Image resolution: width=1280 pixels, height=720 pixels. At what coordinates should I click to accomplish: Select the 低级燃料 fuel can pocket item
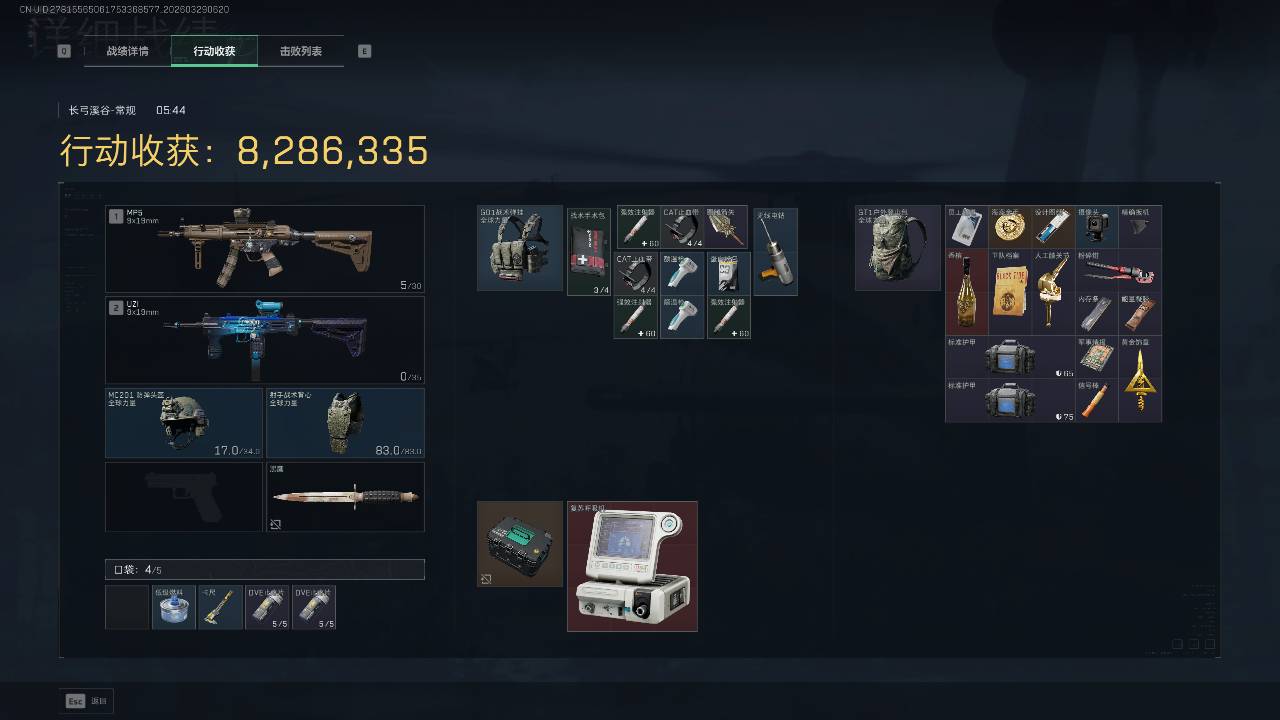173,608
